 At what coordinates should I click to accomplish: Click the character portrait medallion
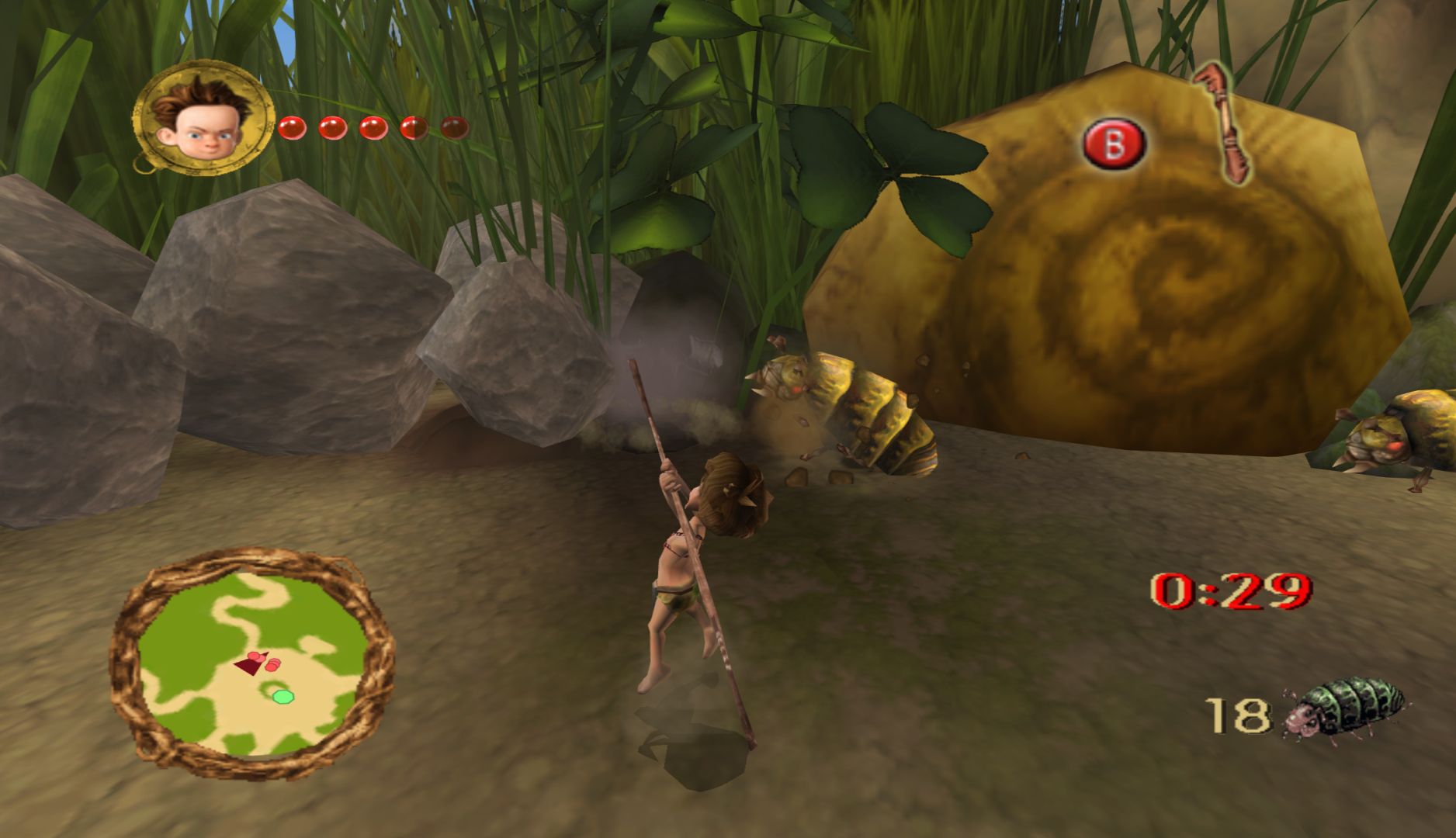(204, 117)
